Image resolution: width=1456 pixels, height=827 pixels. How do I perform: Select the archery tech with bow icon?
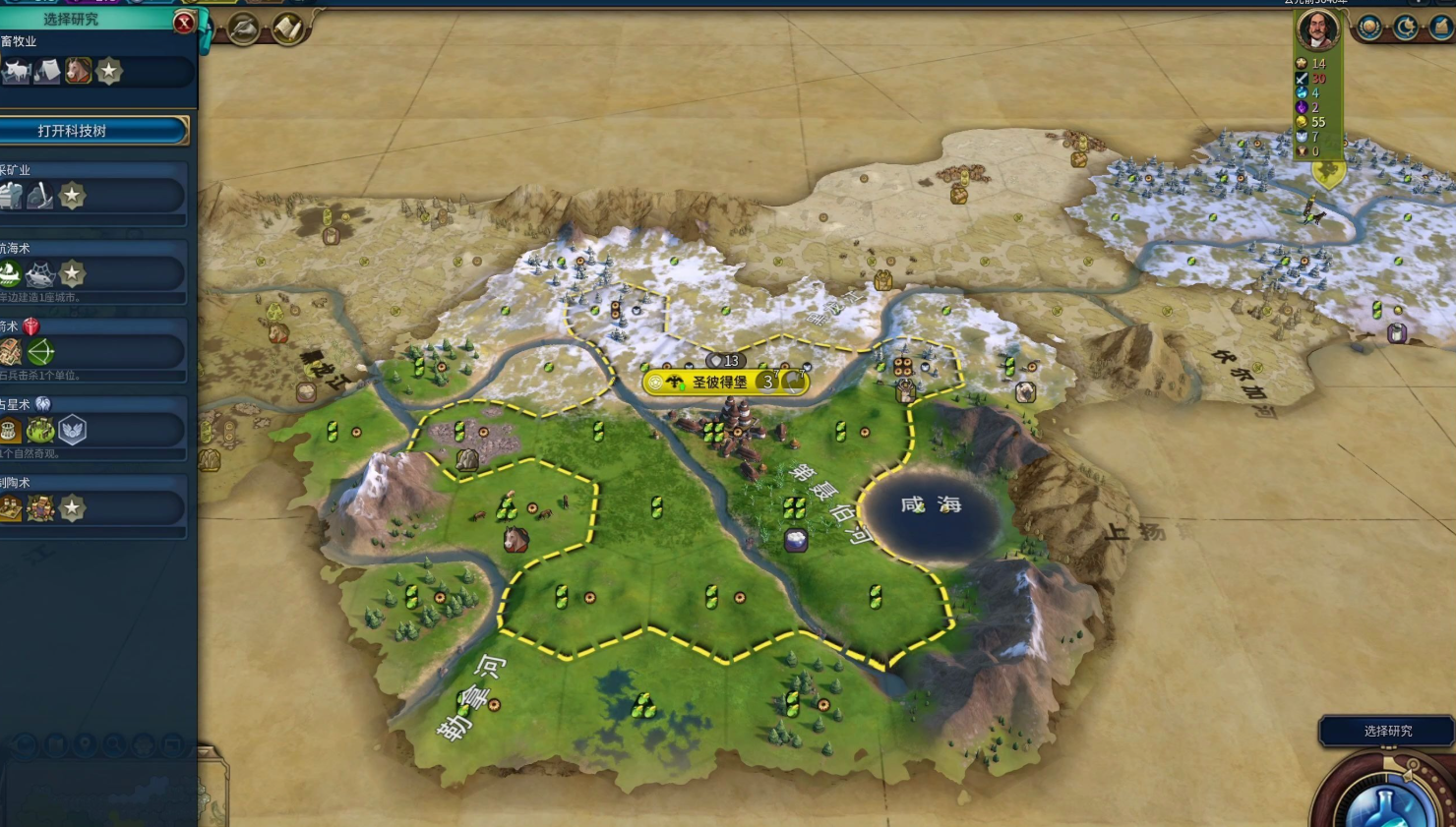(93, 351)
